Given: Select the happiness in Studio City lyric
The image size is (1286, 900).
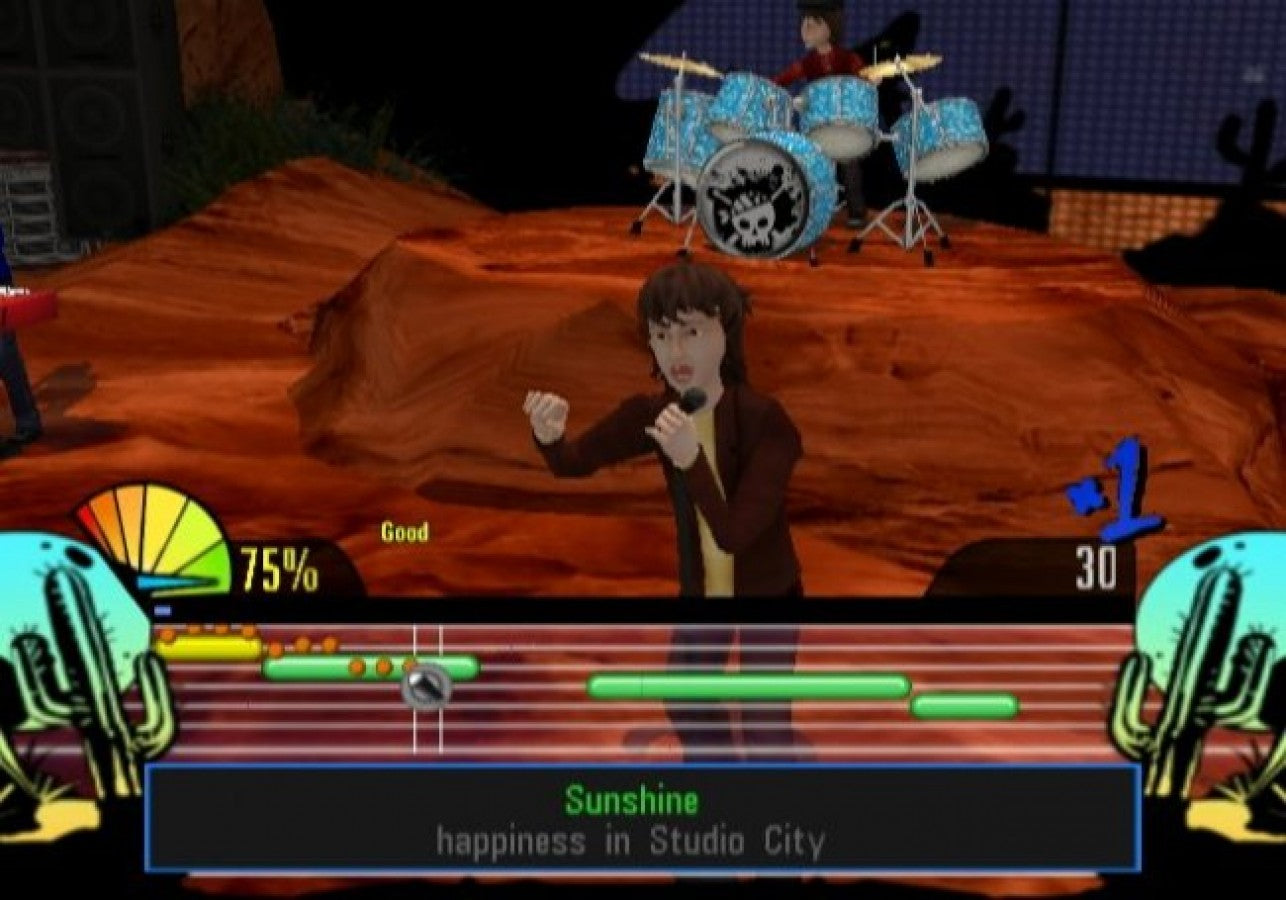Looking at the screenshot, I should 632,843.
